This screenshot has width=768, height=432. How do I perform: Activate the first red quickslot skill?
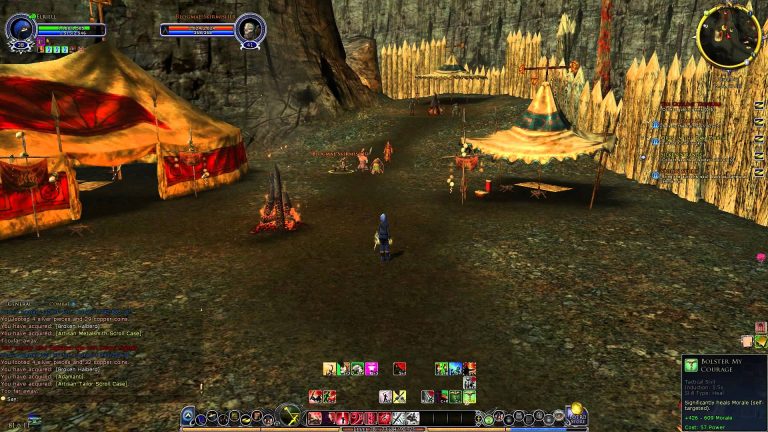315,418
